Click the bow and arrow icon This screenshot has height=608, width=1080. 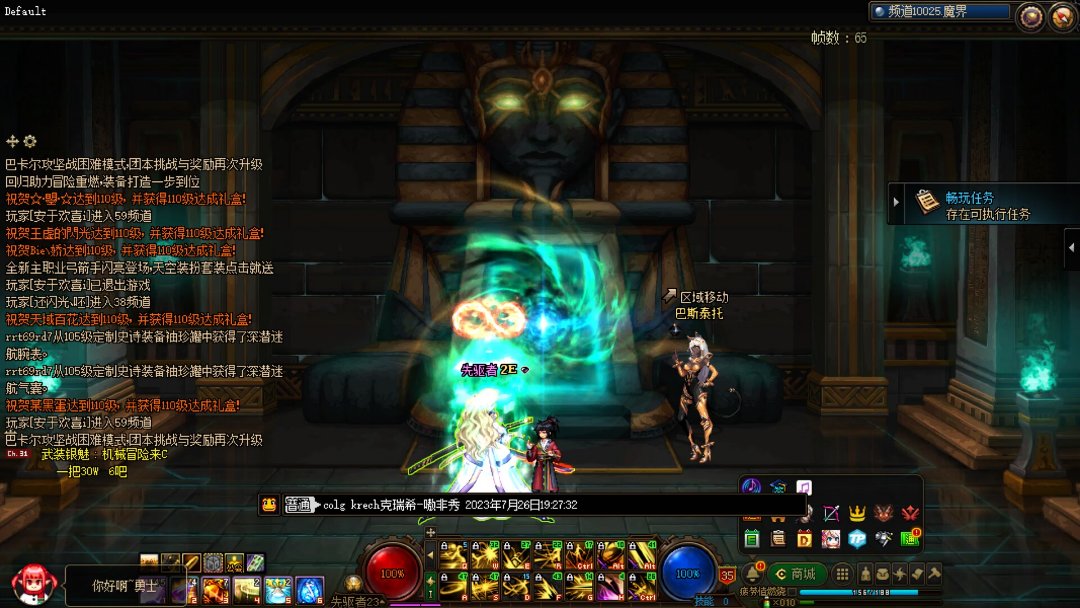click(831, 514)
